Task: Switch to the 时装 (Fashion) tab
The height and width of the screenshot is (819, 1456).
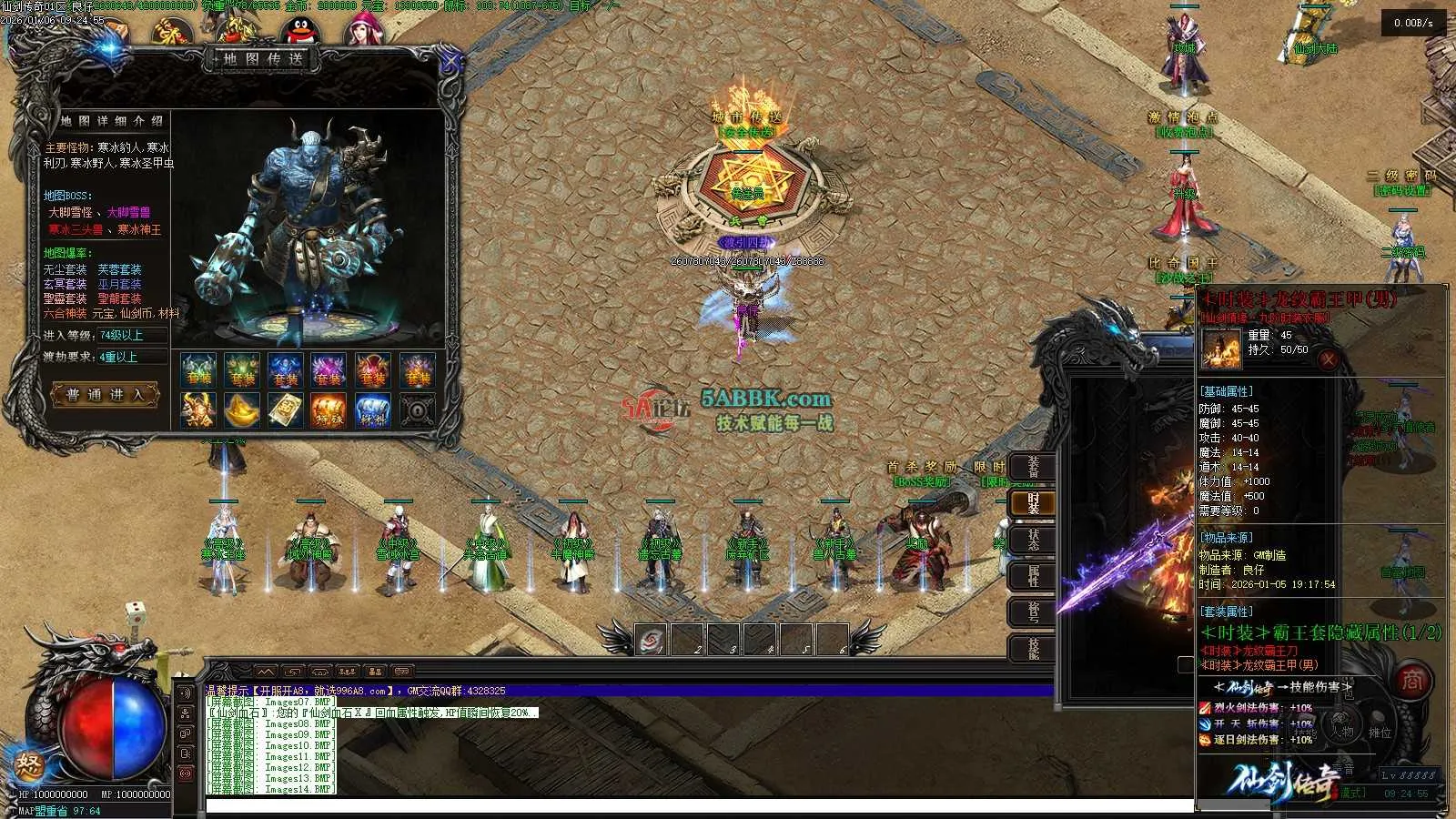Action: [1033, 503]
